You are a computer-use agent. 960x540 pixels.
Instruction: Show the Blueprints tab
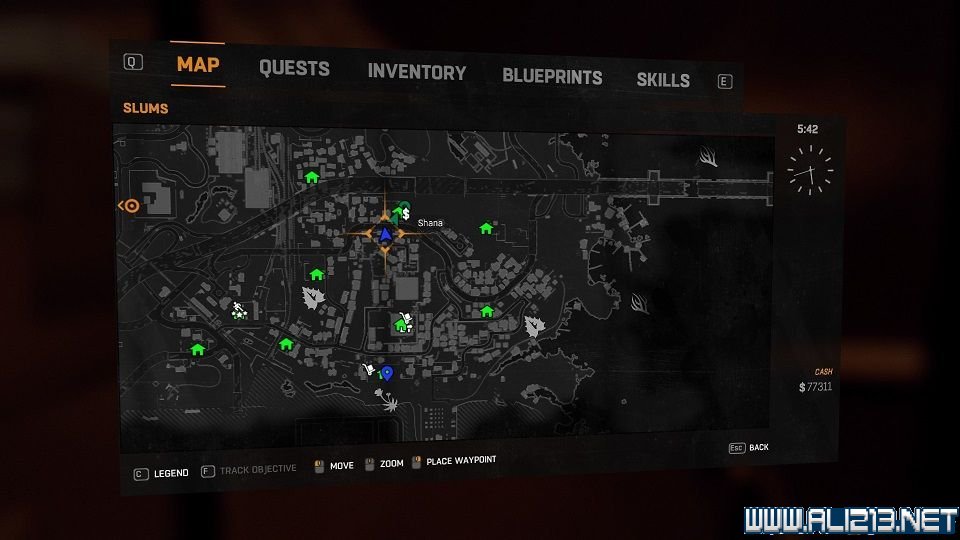click(x=552, y=76)
